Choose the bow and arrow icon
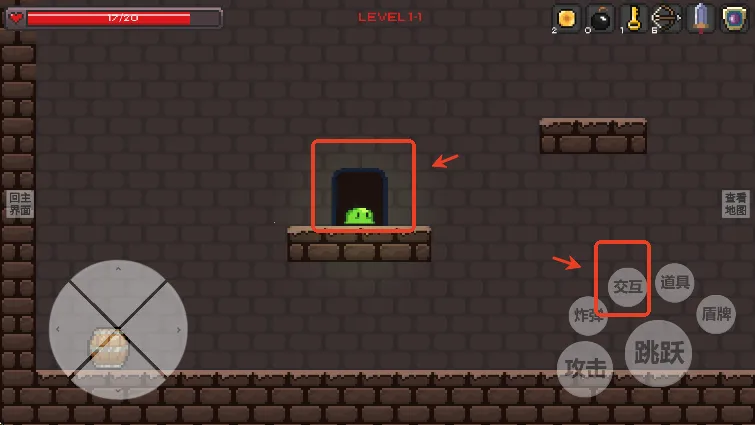 pos(667,17)
